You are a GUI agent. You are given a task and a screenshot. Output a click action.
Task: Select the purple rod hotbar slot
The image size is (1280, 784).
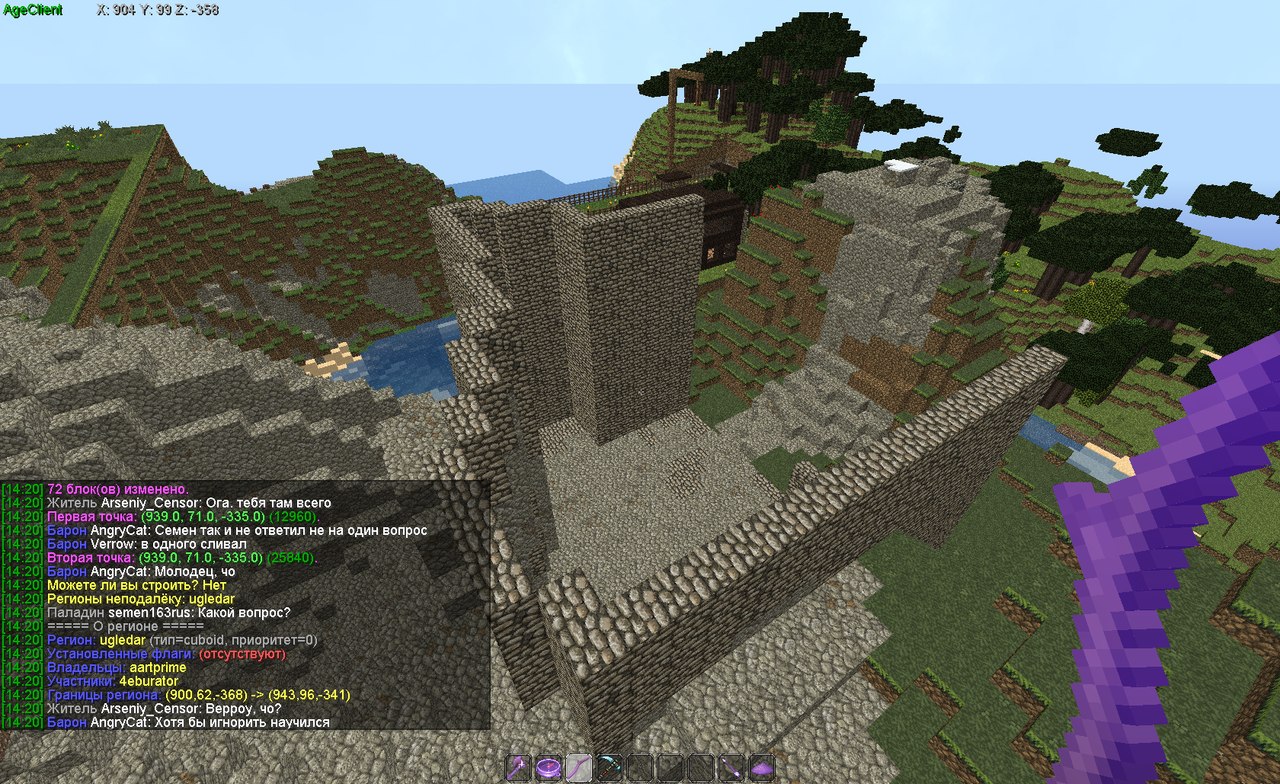coord(732,767)
